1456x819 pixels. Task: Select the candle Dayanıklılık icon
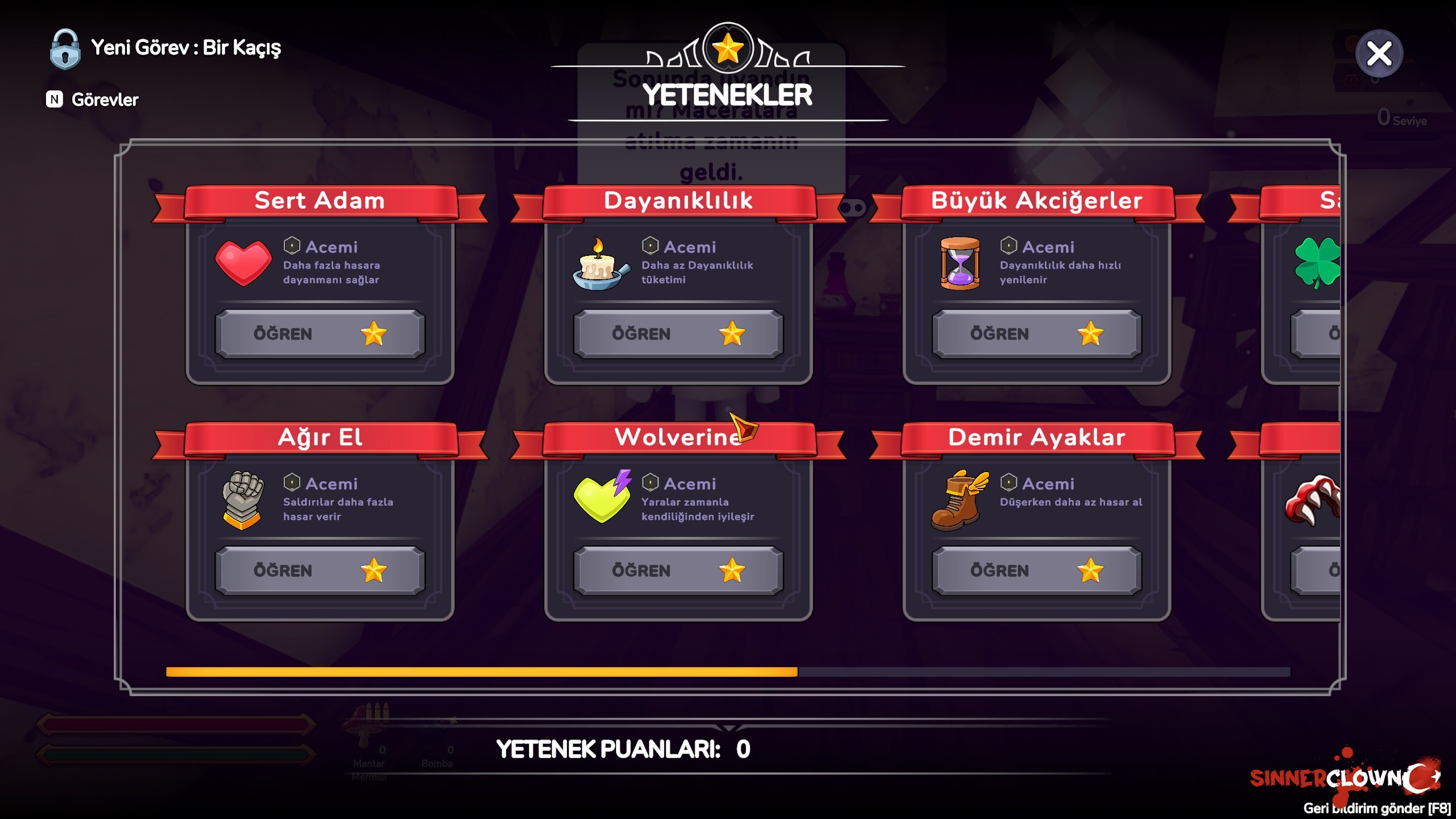pos(601,264)
